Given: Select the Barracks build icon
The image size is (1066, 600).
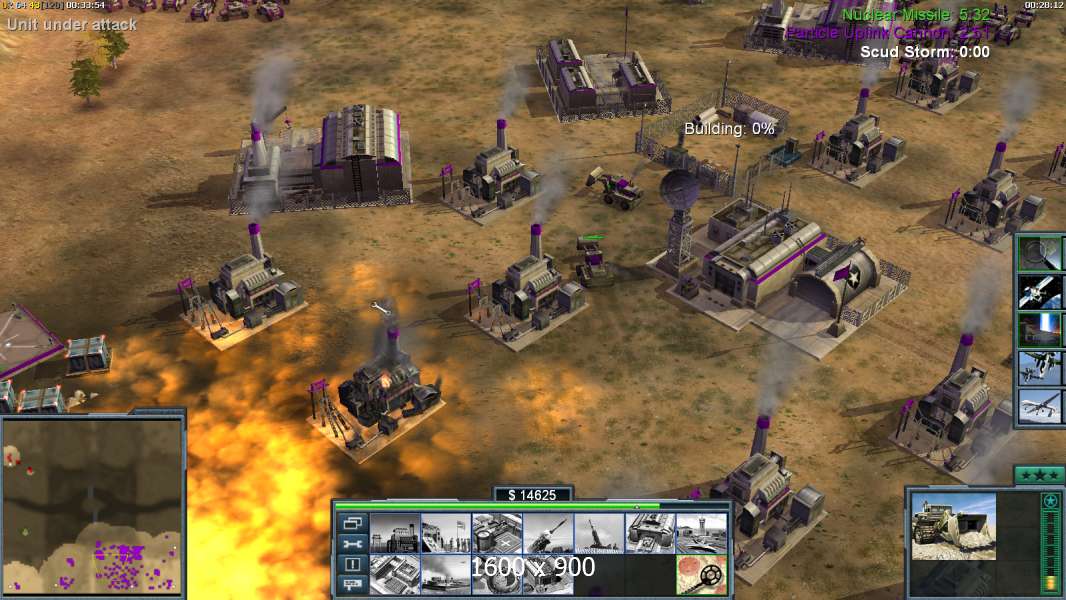Looking at the screenshot, I should (445, 533).
